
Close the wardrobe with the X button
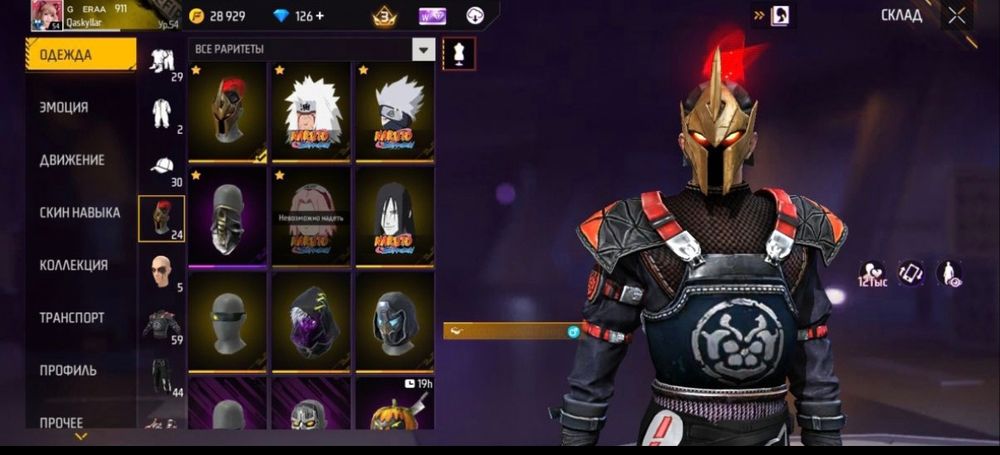coord(957,15)
